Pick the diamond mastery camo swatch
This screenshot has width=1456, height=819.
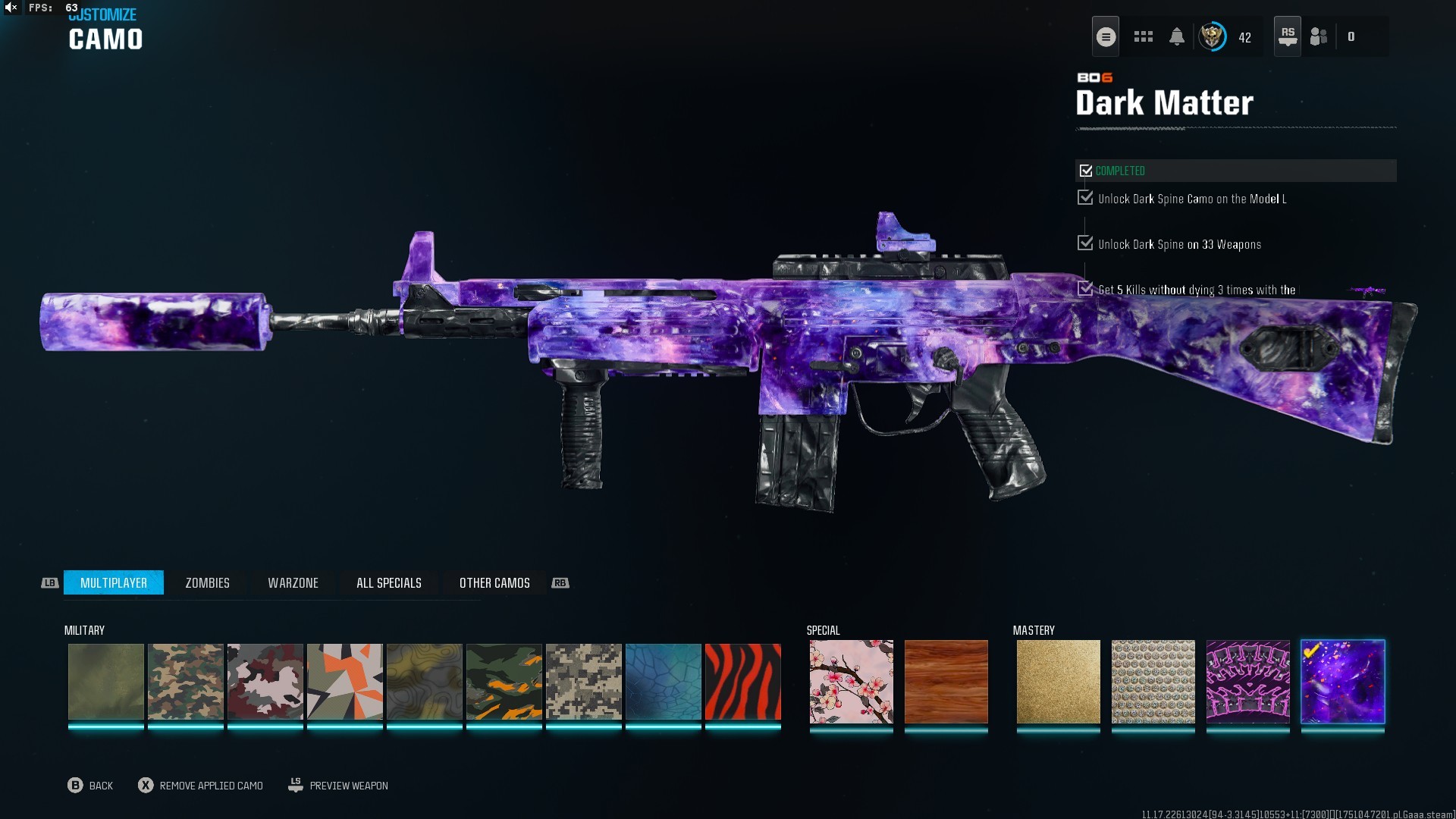click(x=1153, y=681)
